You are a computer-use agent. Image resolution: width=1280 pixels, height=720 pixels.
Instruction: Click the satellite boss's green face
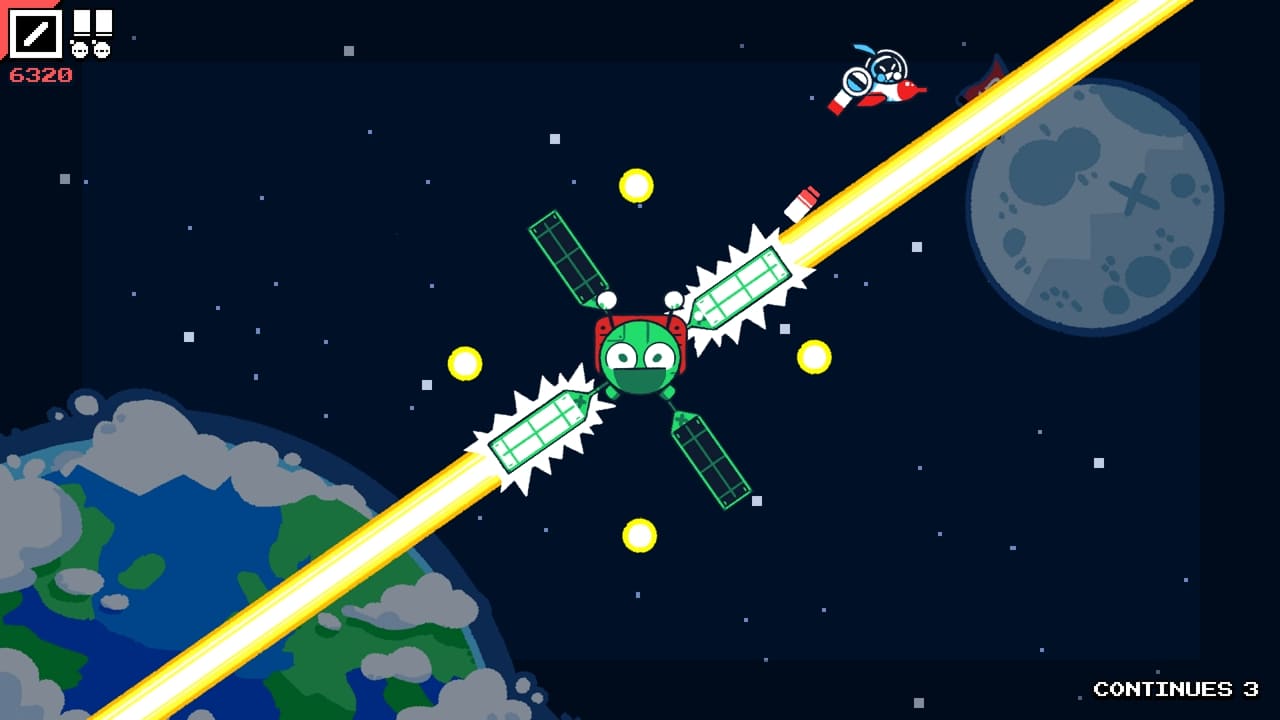640,360
